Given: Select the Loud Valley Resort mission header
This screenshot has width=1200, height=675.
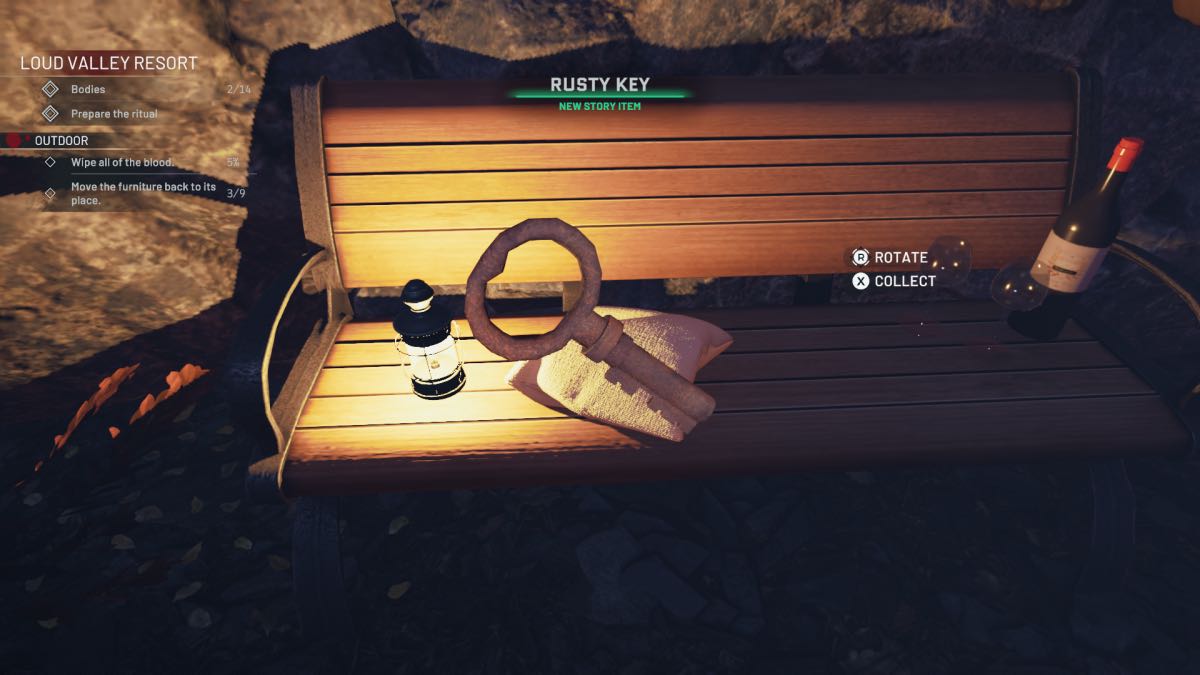Looking at the screenshot, I should [109, 63].
